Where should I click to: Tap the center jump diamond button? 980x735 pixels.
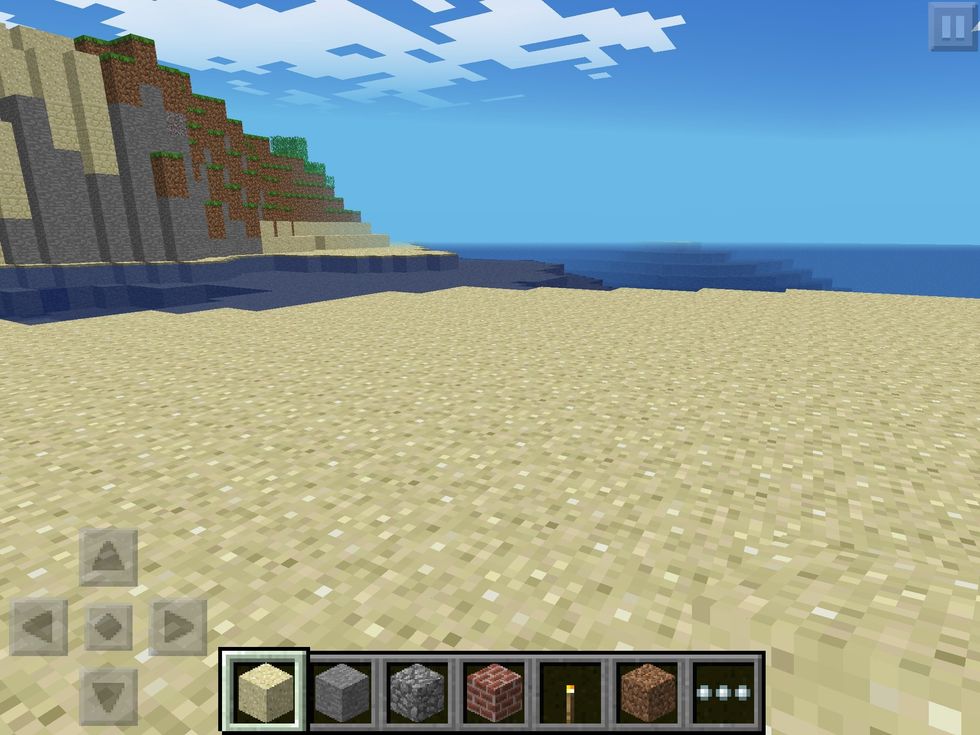click(x=108, y=628)
